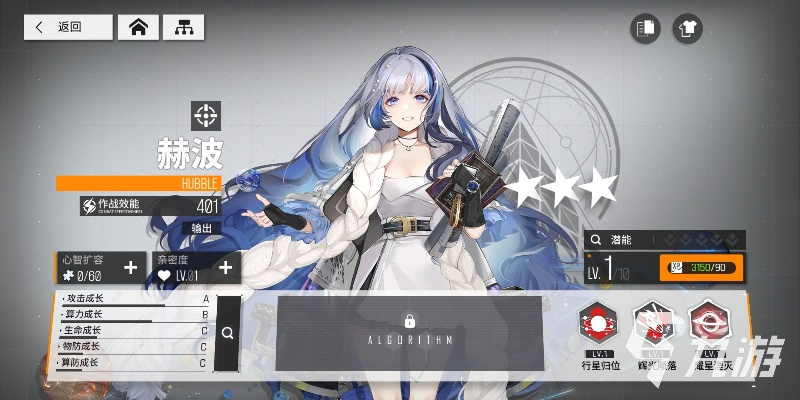The image size is (800, 400).
Task: Inspect growth stats with magnifier button
Action: coord(228,334)
